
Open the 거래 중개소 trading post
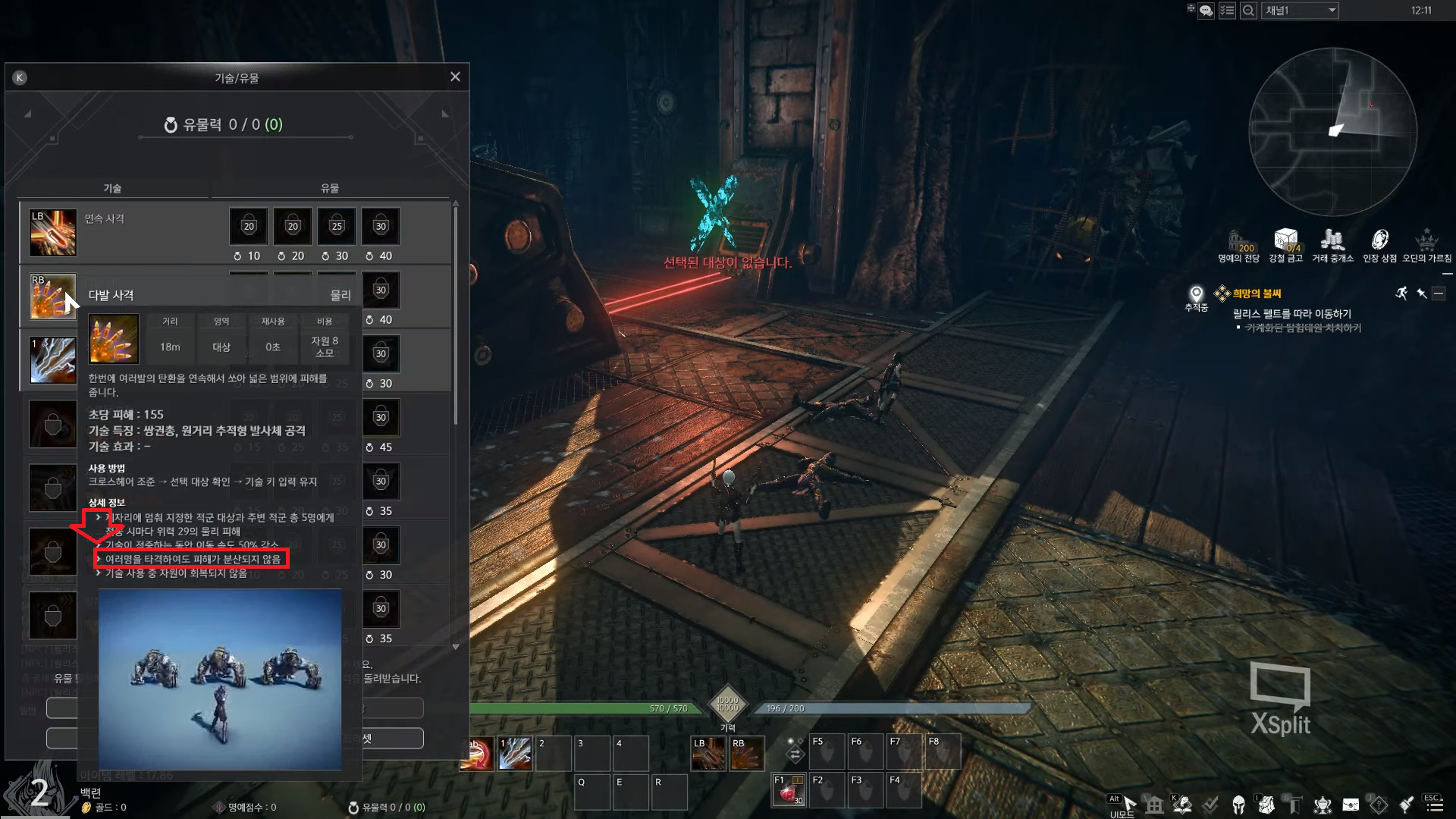[1332, 245]
